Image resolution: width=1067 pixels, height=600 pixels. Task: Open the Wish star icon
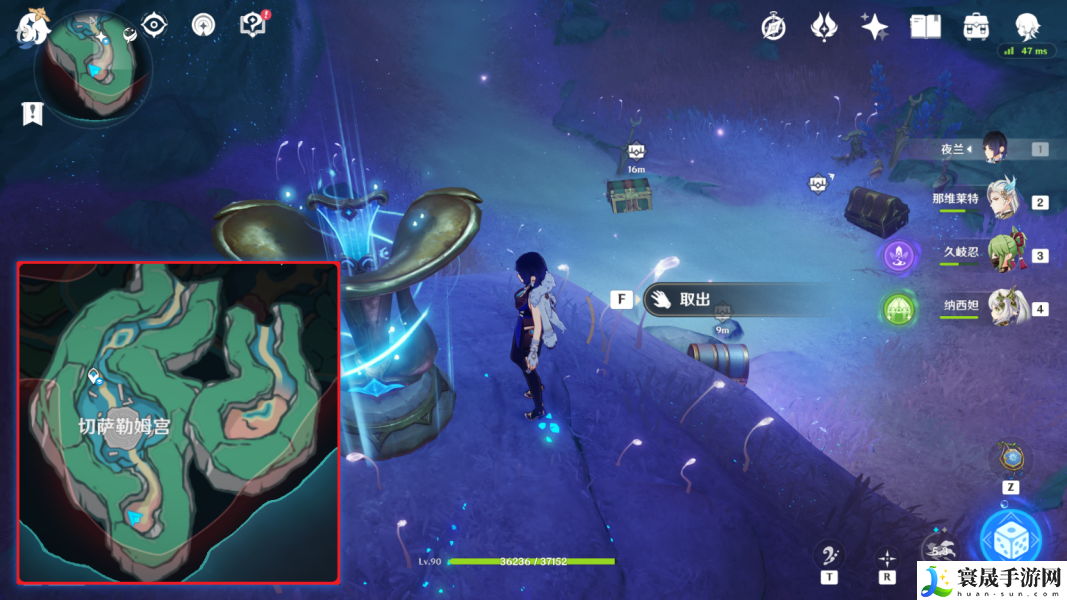(875, 27)
